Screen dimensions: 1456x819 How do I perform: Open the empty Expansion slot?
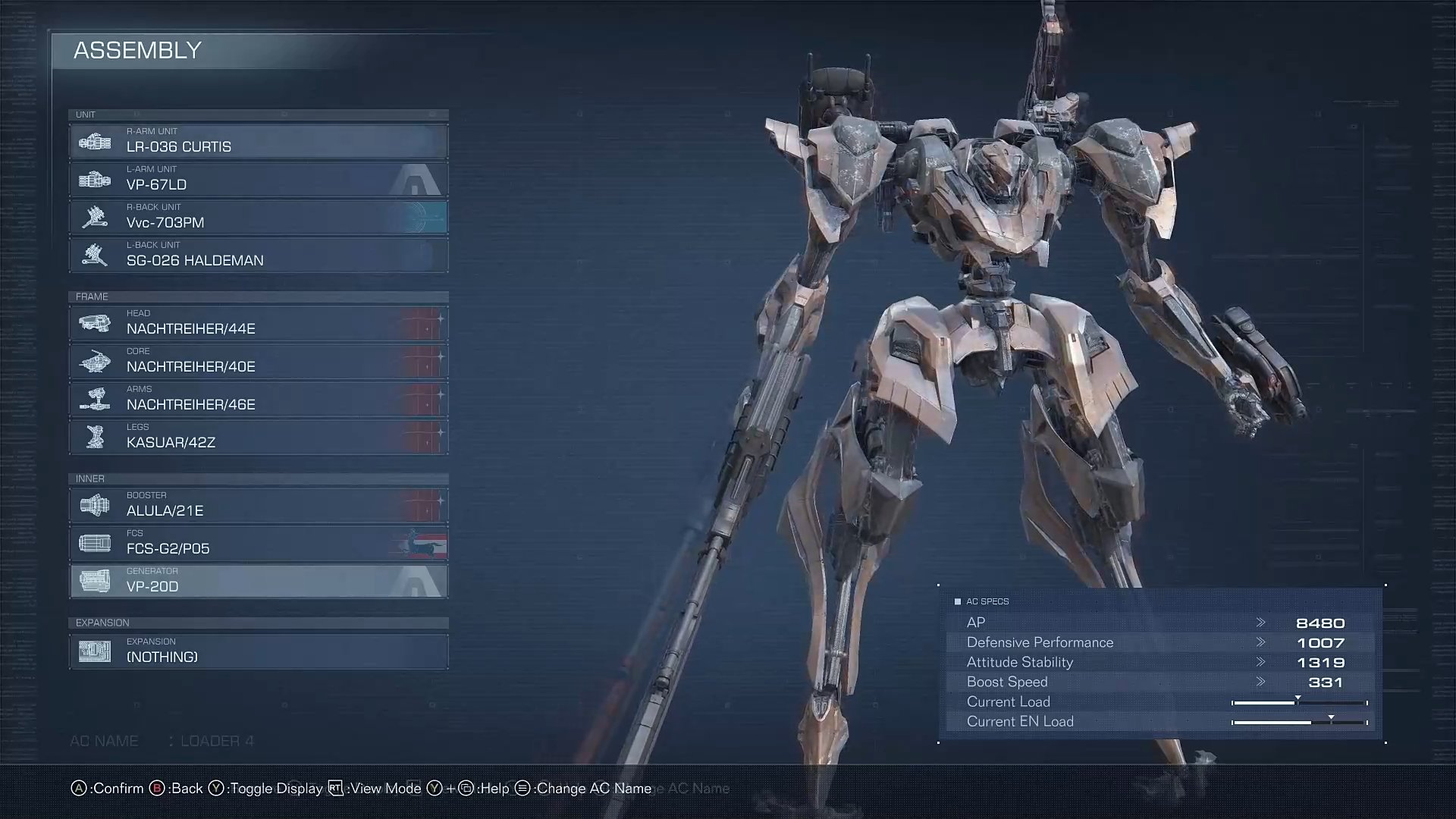(258, 651)
